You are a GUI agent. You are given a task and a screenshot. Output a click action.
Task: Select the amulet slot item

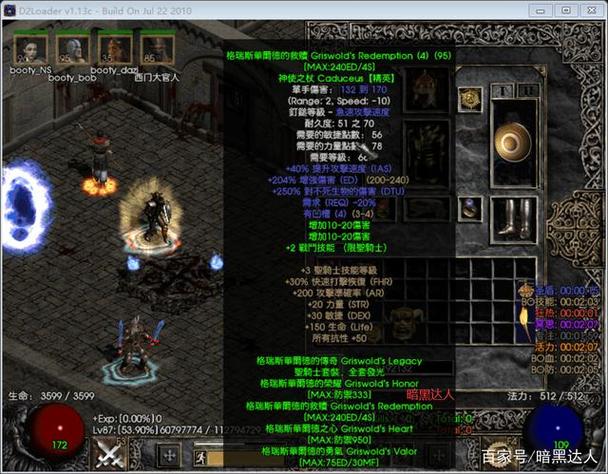tap(471, 100)
